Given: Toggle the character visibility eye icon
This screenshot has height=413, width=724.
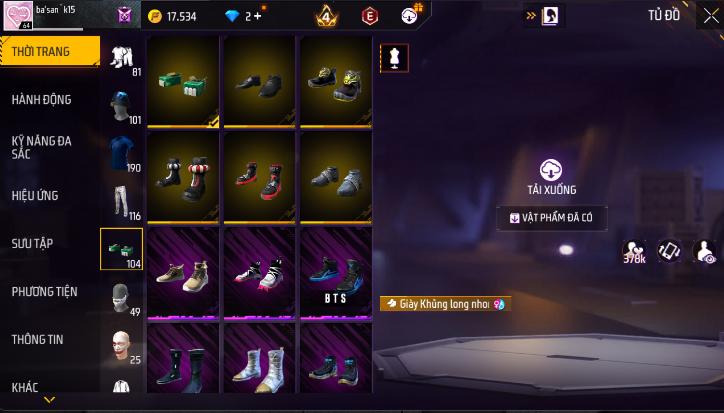Looking at the screenshot, I should (704, 252).
